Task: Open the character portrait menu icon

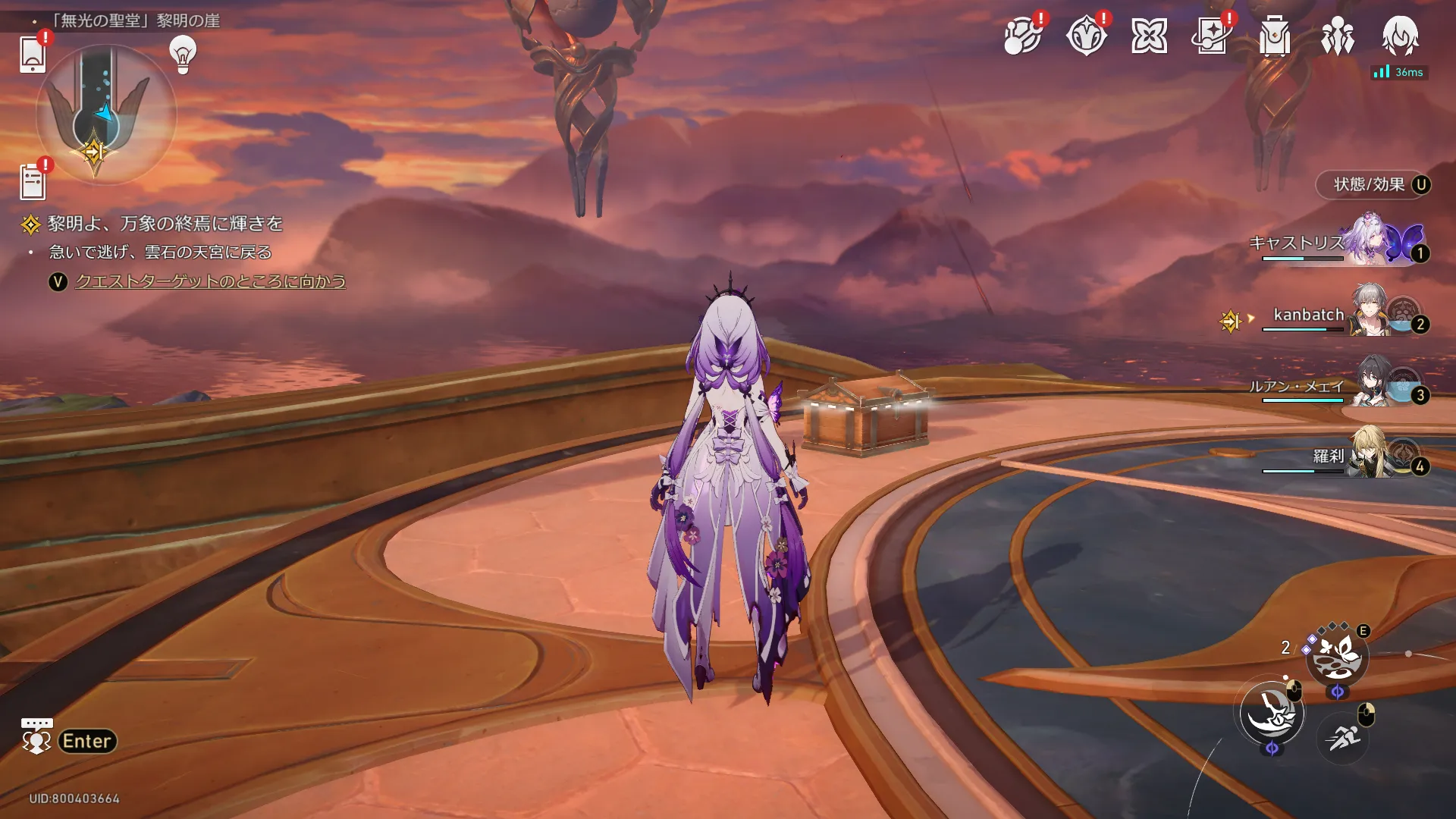Action: tap(1400, 34)
